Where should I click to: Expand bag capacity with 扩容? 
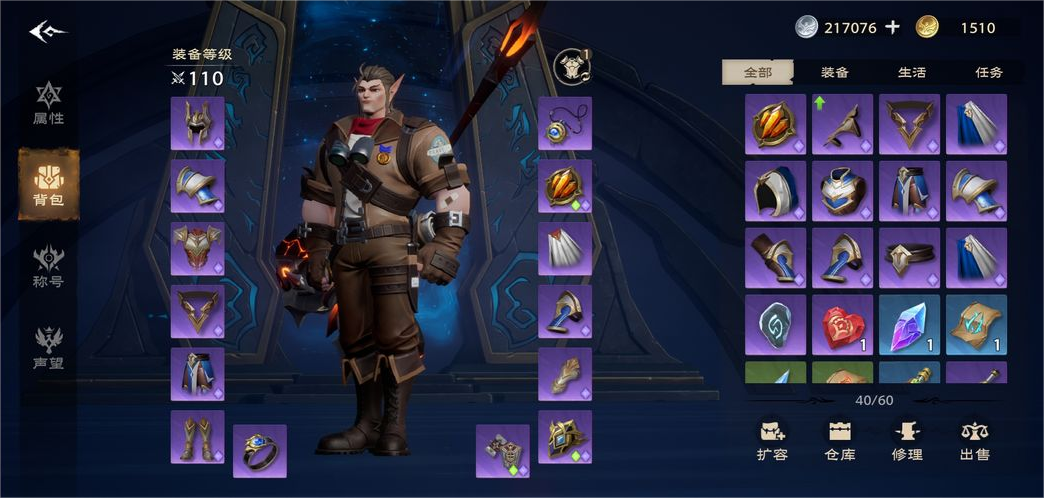pos(772,440)
